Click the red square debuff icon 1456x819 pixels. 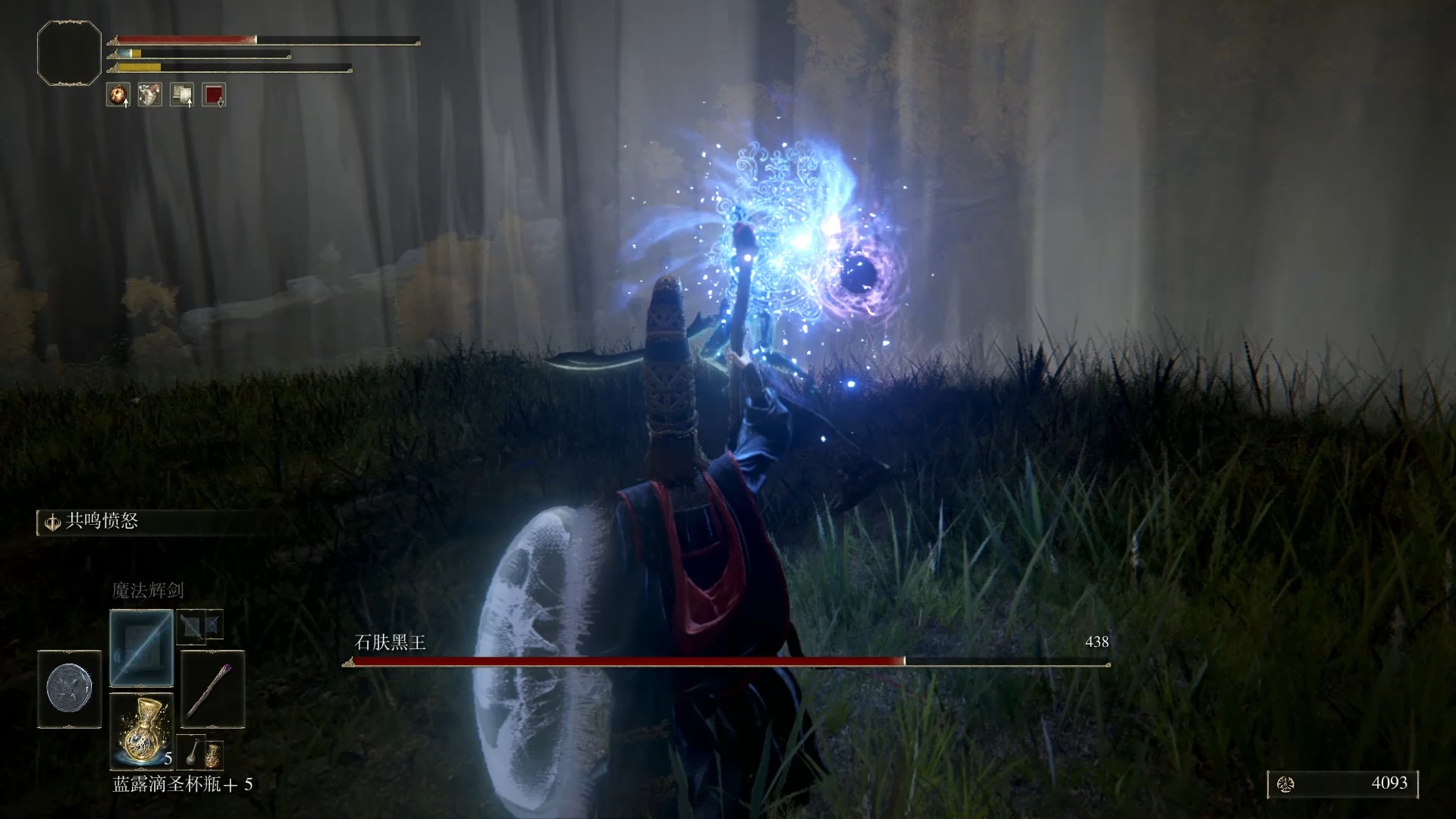[214, 95]
